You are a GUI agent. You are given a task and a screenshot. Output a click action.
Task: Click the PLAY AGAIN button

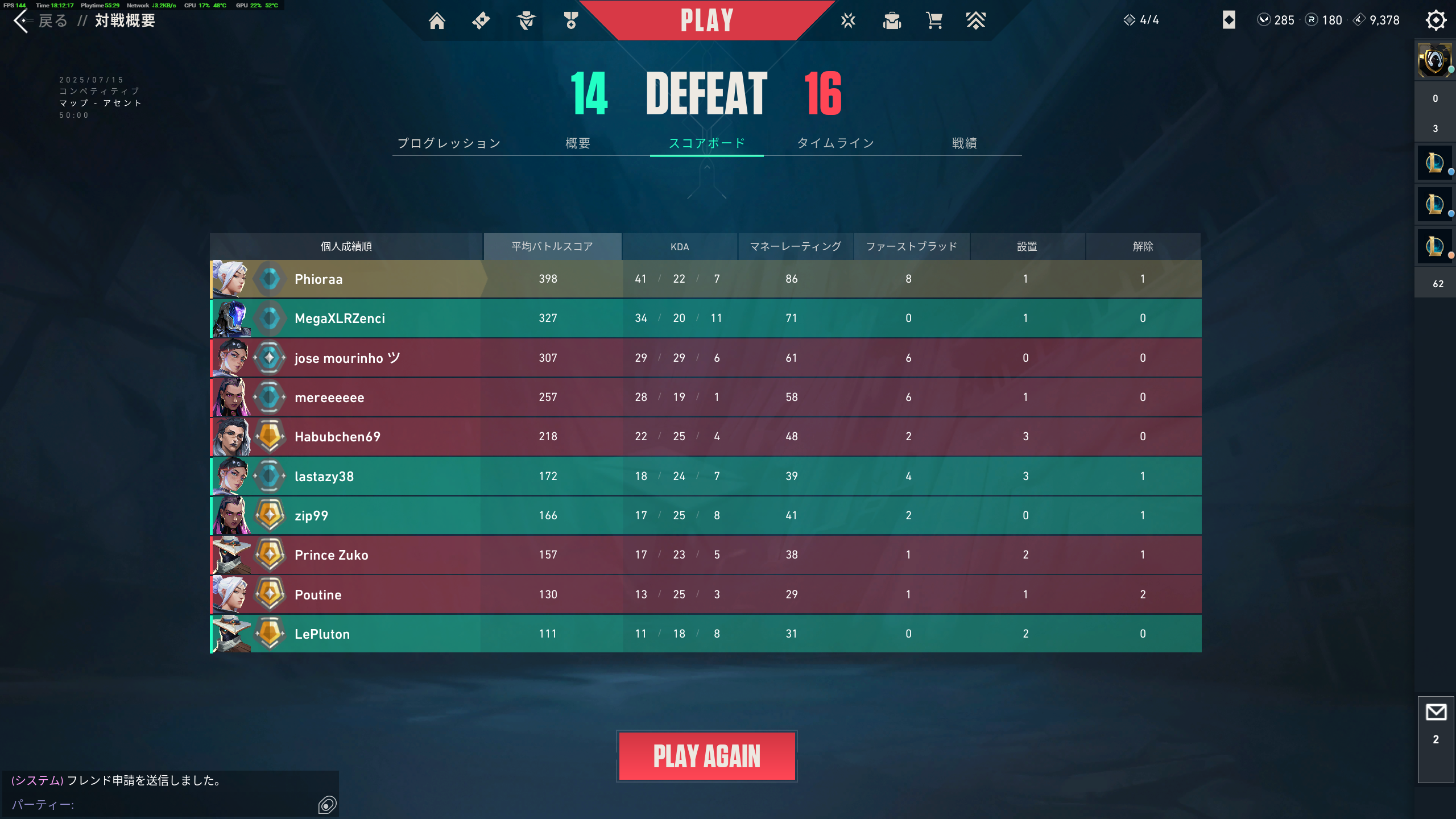tap(706, 755)
